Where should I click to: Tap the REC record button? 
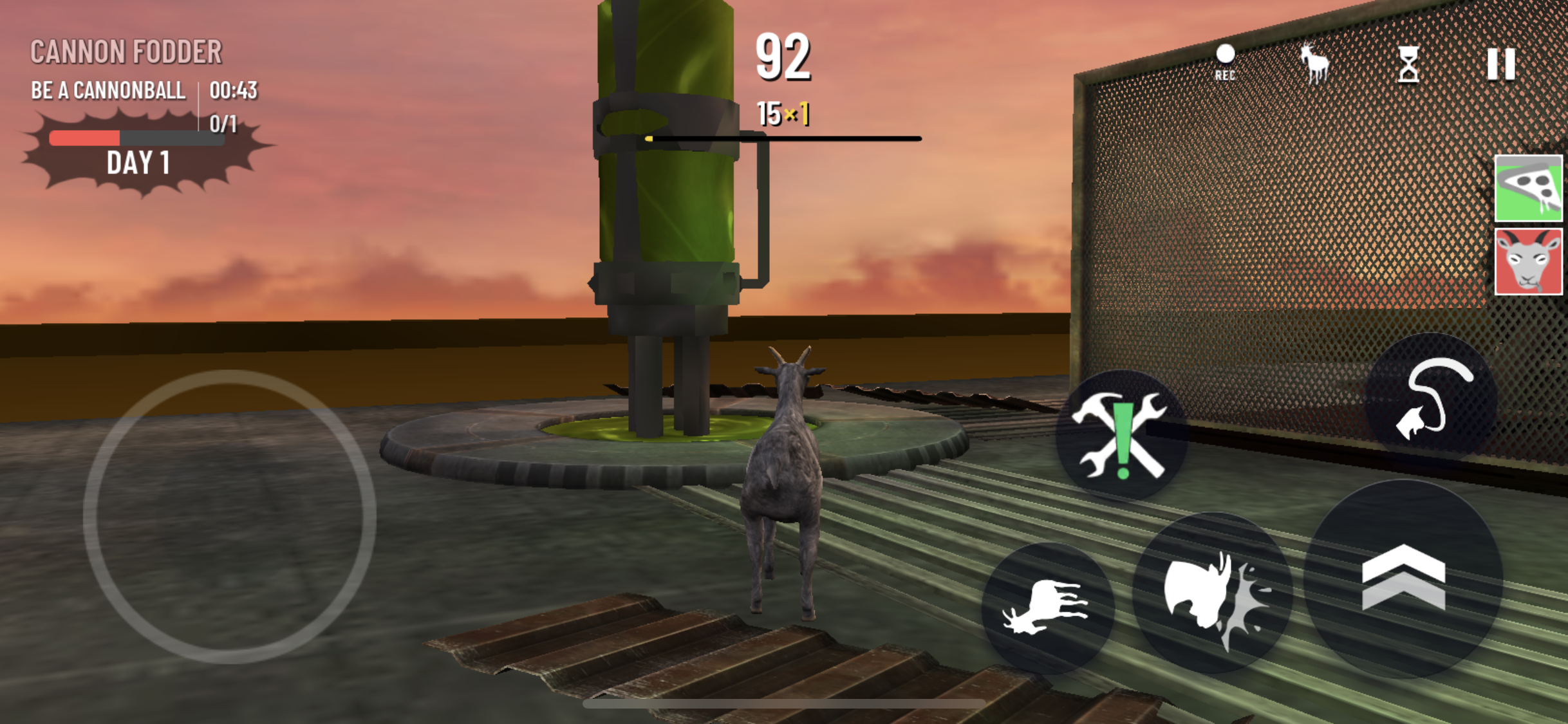(1225, 62)
